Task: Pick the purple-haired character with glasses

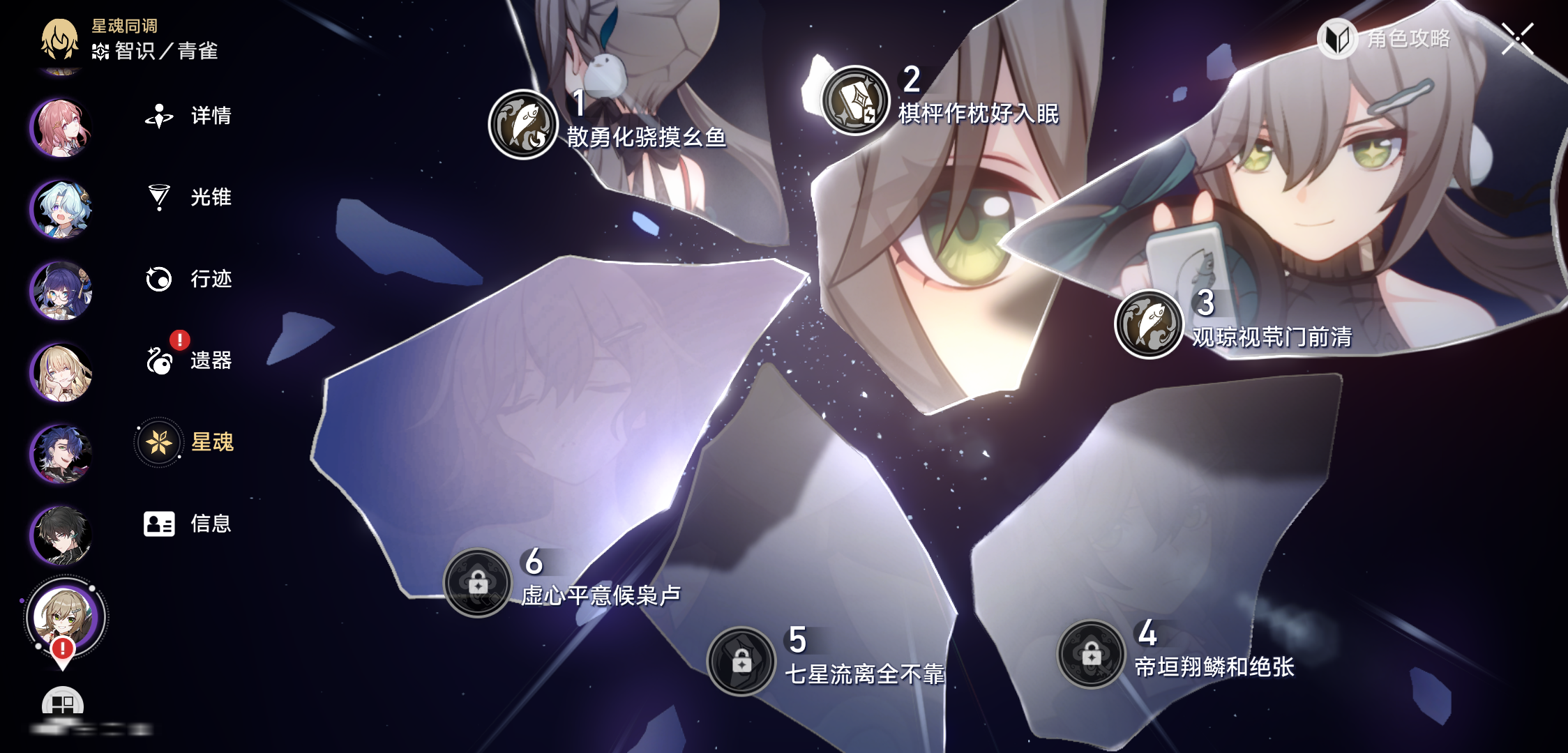Action: tap(61, 291)
